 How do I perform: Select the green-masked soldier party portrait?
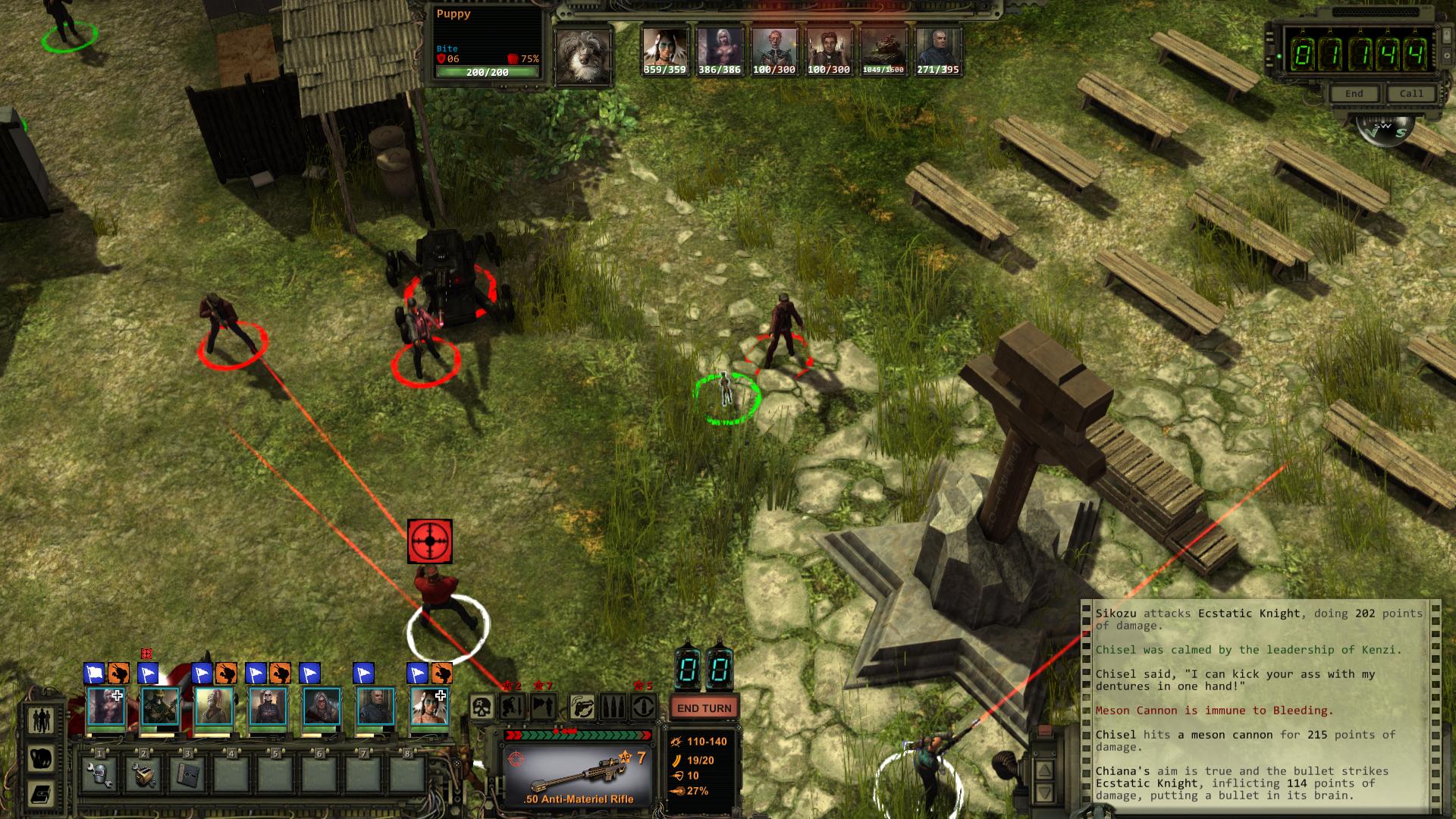point(160,707)
